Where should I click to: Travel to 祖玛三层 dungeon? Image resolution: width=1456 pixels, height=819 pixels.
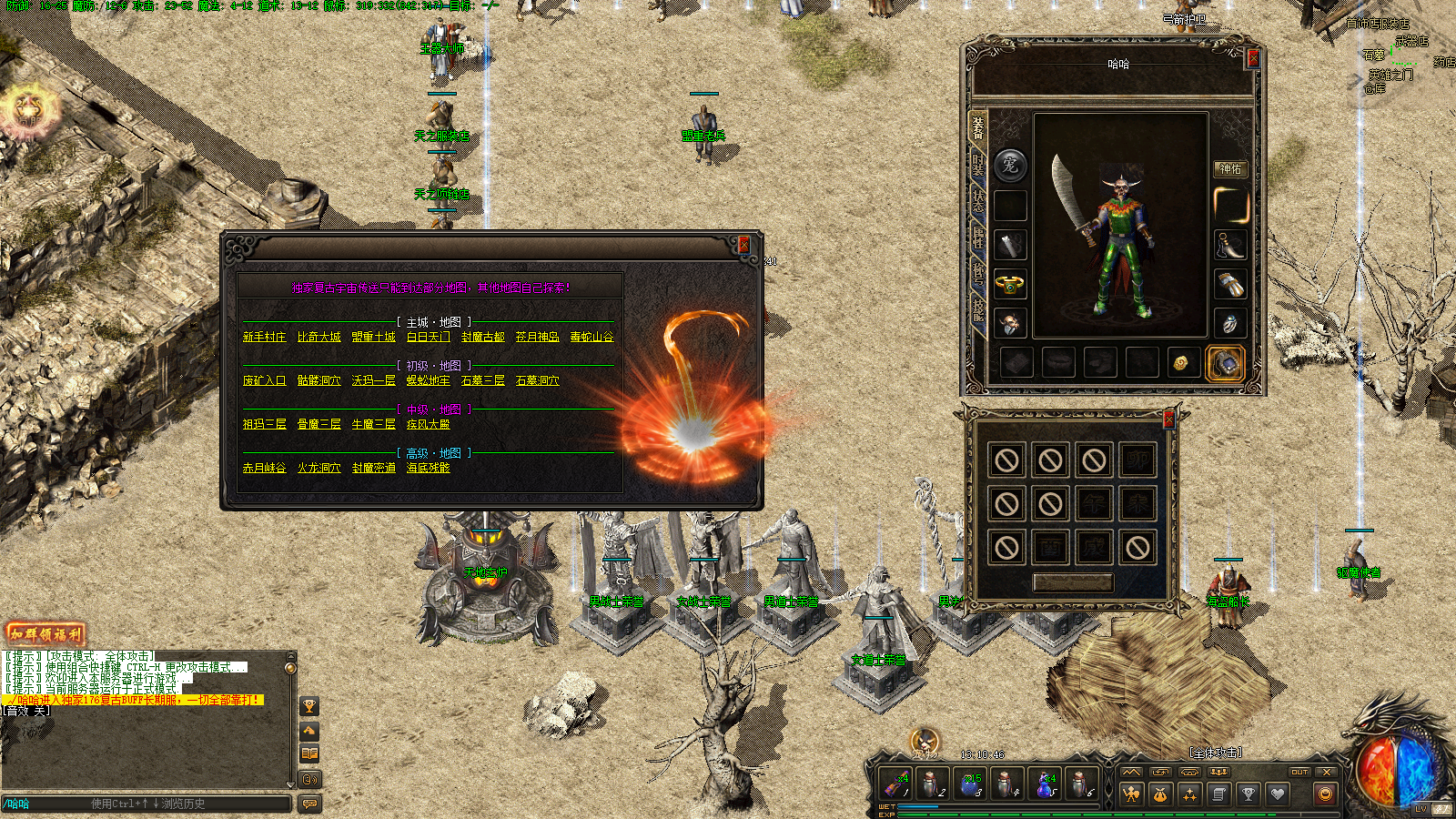[x=264, y=424]
